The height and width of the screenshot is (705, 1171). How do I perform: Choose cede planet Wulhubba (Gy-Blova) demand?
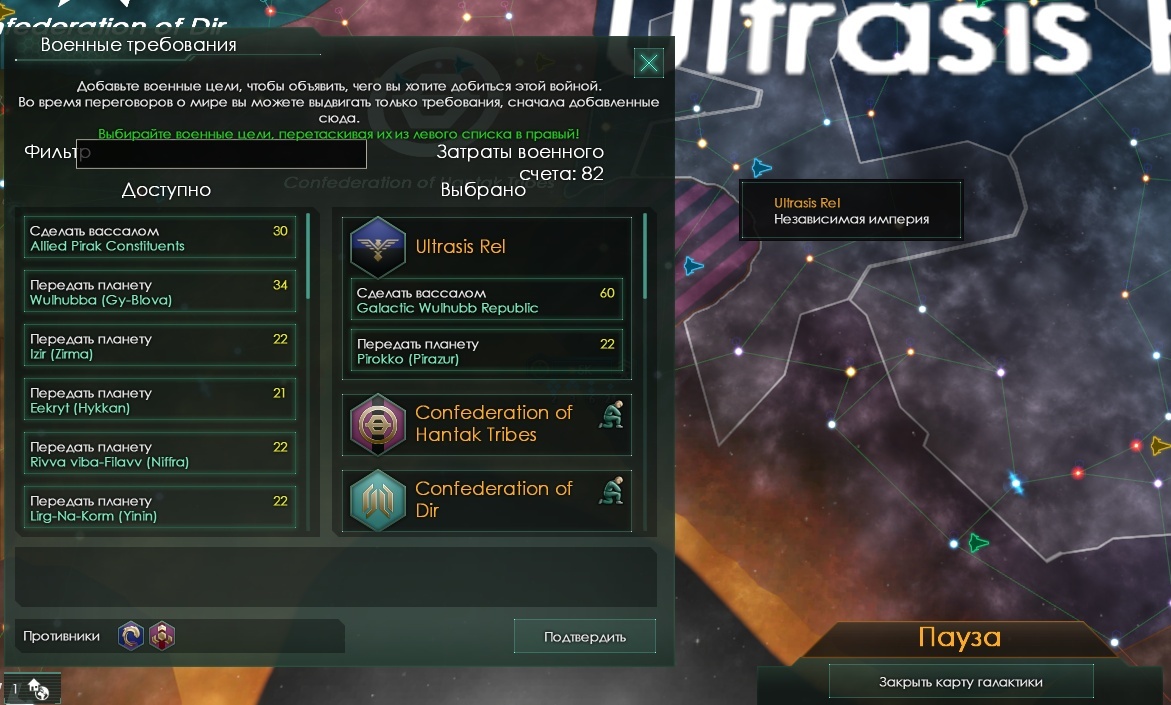tap(160, 292)
